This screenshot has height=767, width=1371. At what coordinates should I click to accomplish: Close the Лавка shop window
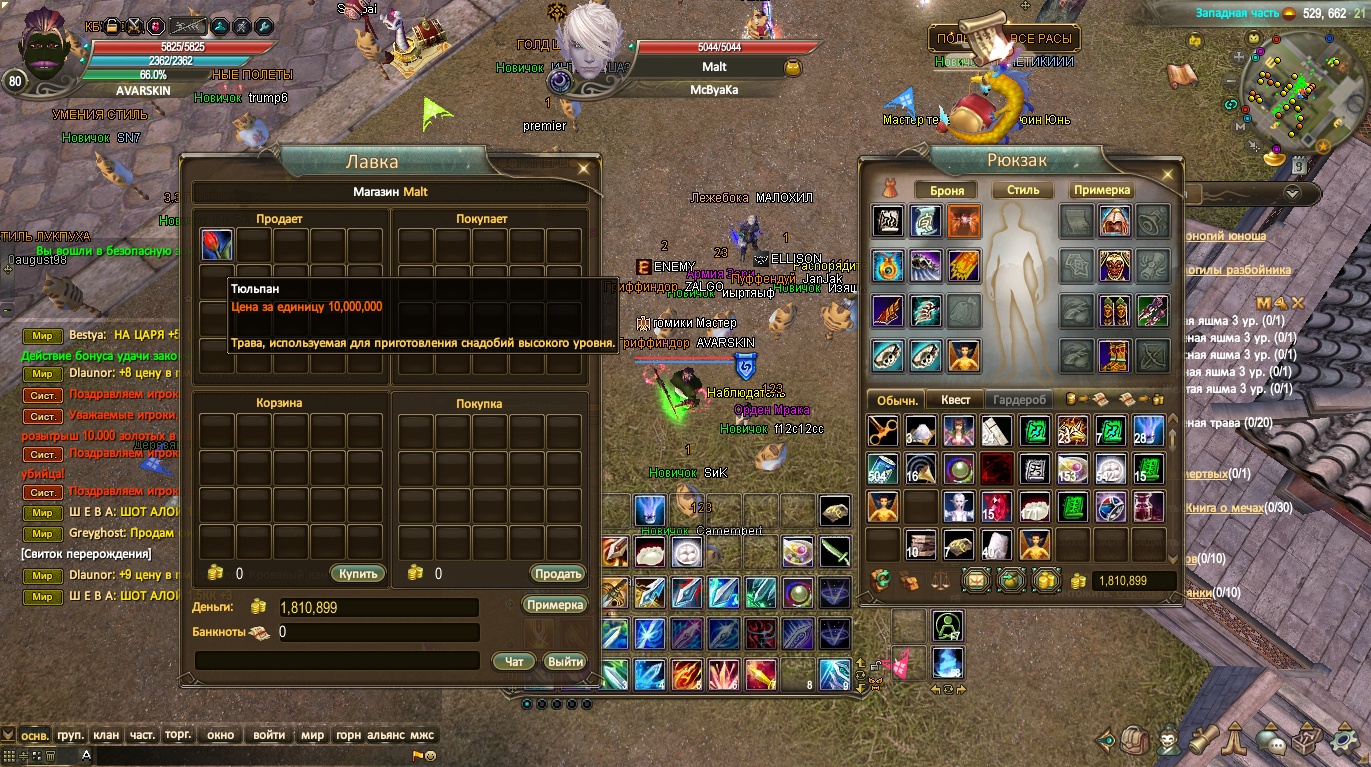pos(583,168)
